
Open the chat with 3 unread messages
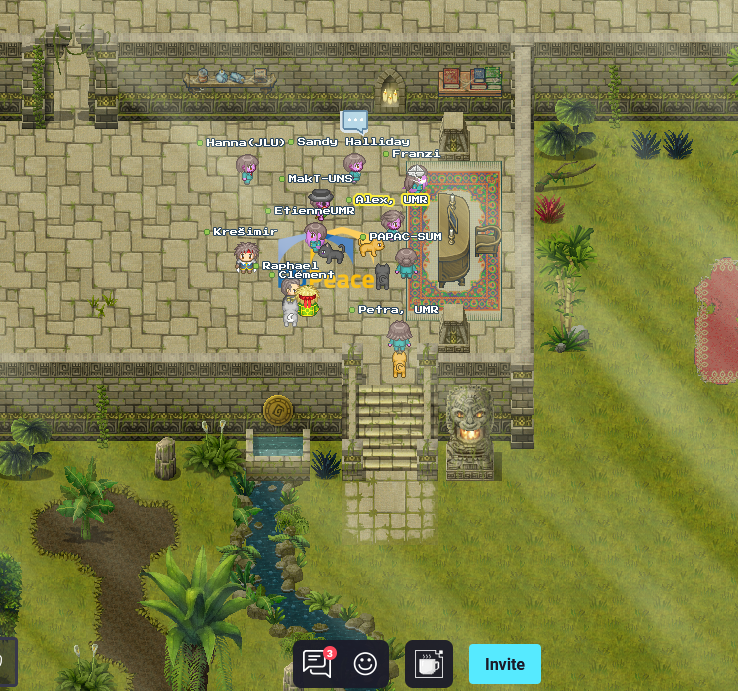(317, 664)
